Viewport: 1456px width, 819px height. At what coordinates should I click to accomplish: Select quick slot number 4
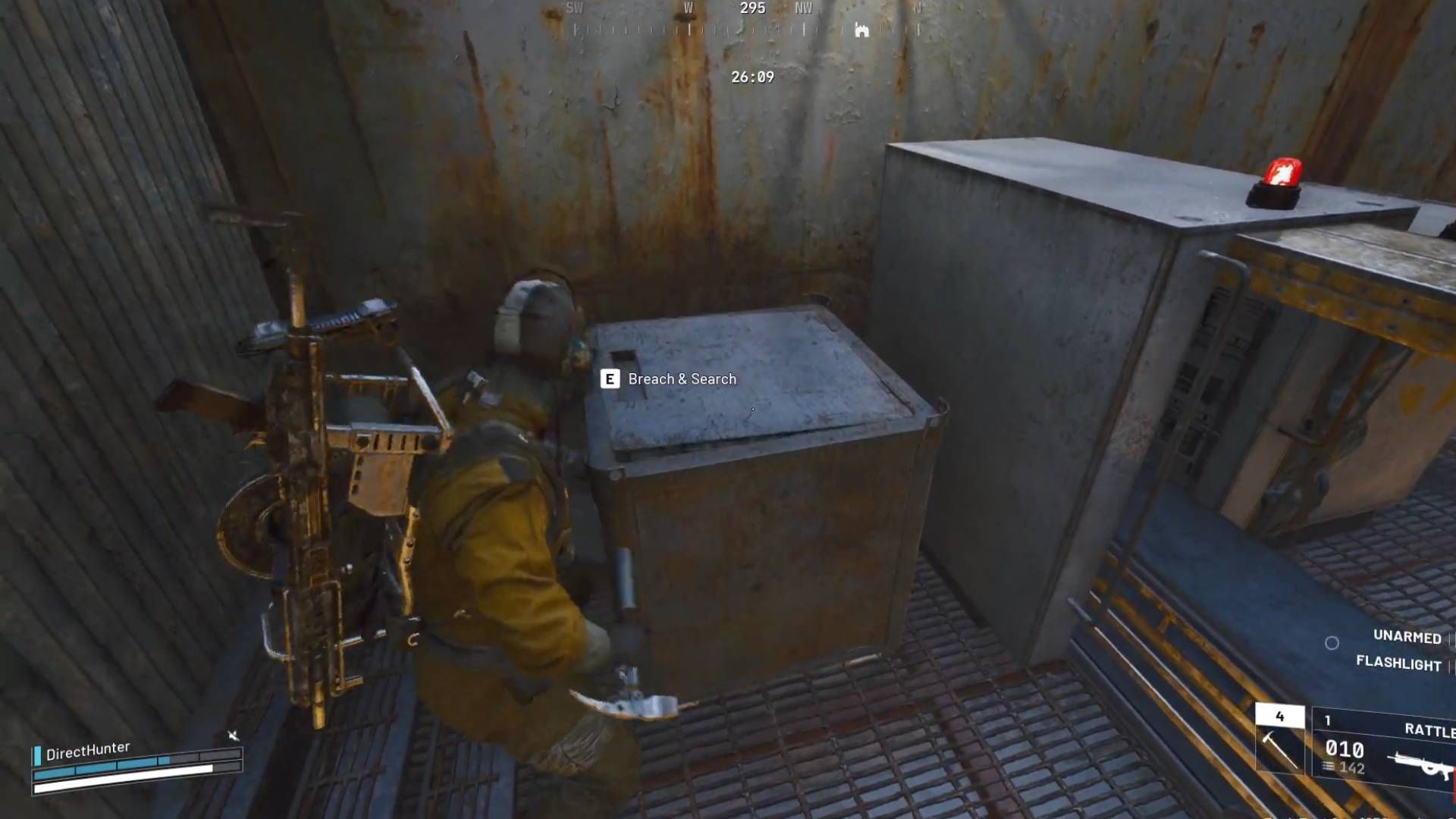[1279, 716]
